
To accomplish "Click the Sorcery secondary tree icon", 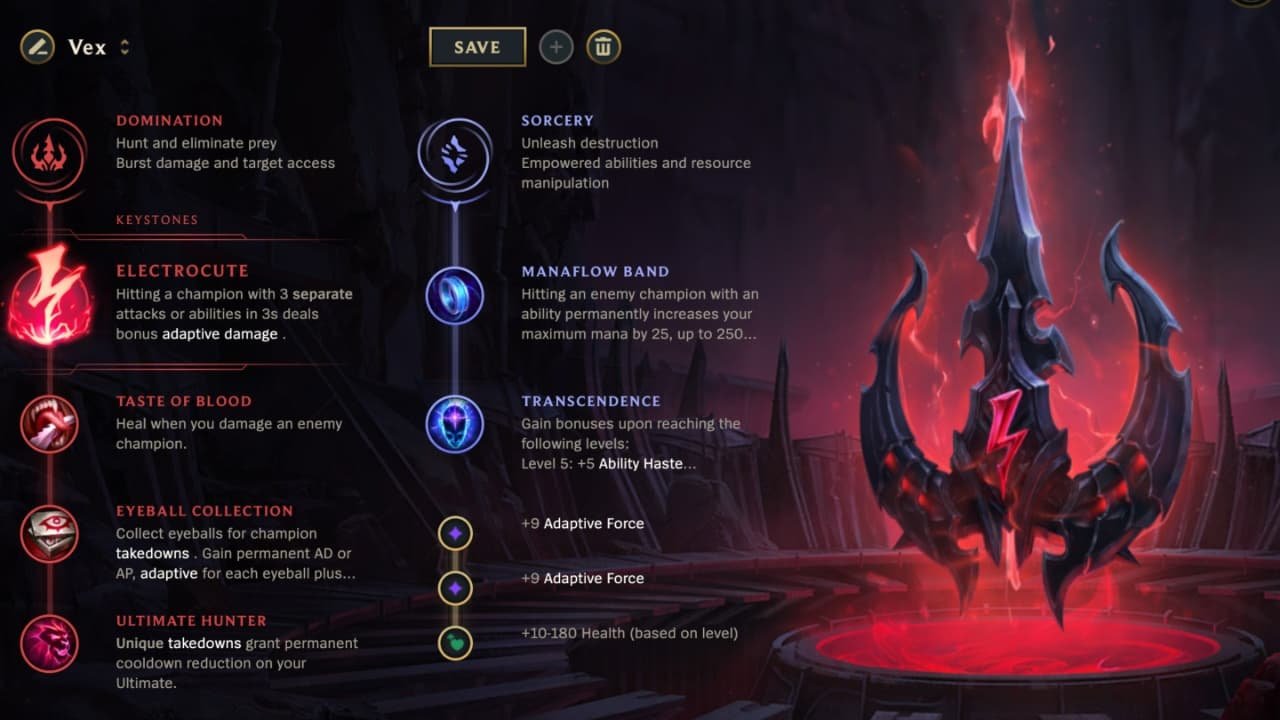I will (x=455, y=155).
